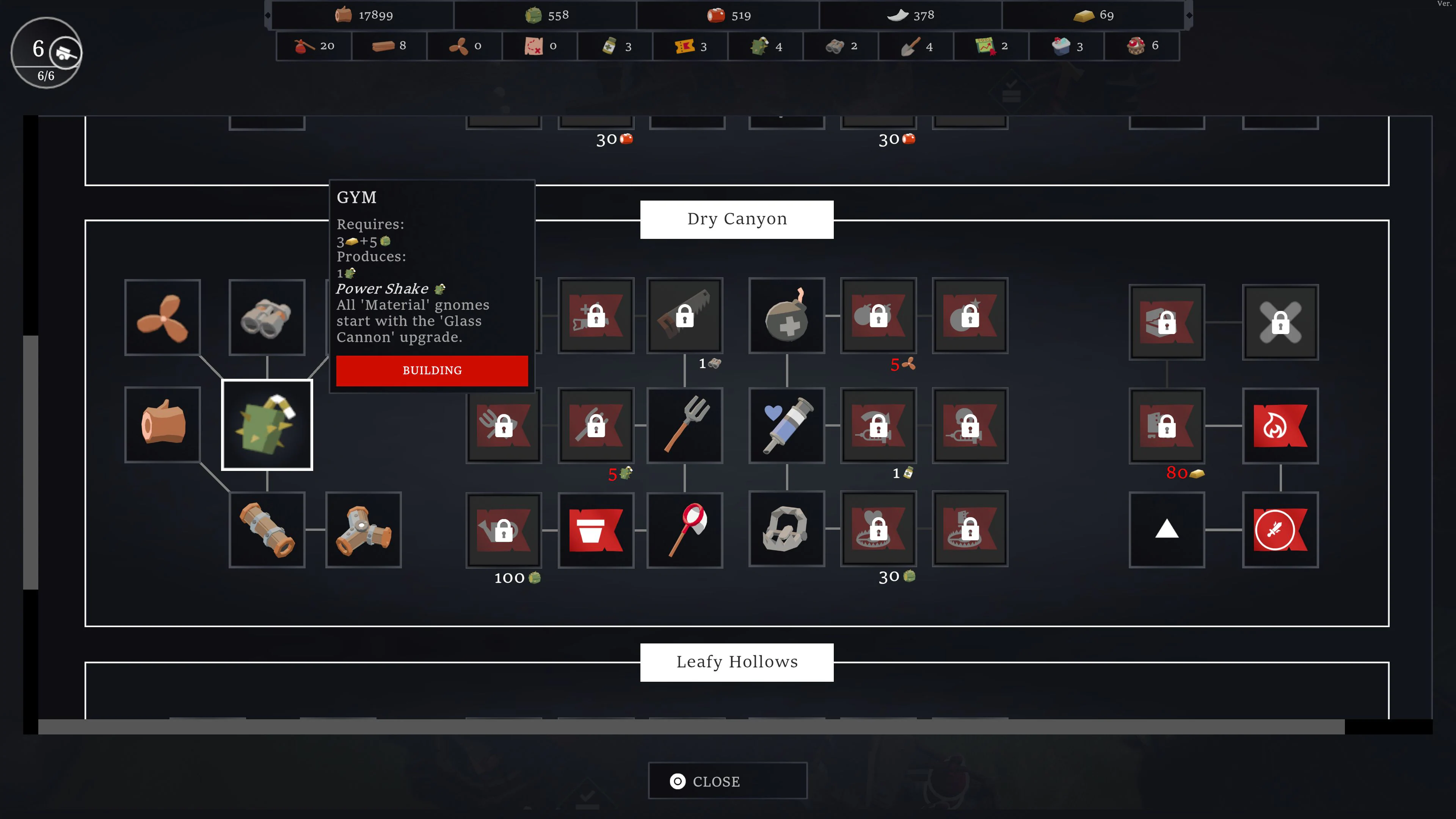Select the pitchfork upgrade node
This screenshot has height=819, width=1456.
click(685, 425)
